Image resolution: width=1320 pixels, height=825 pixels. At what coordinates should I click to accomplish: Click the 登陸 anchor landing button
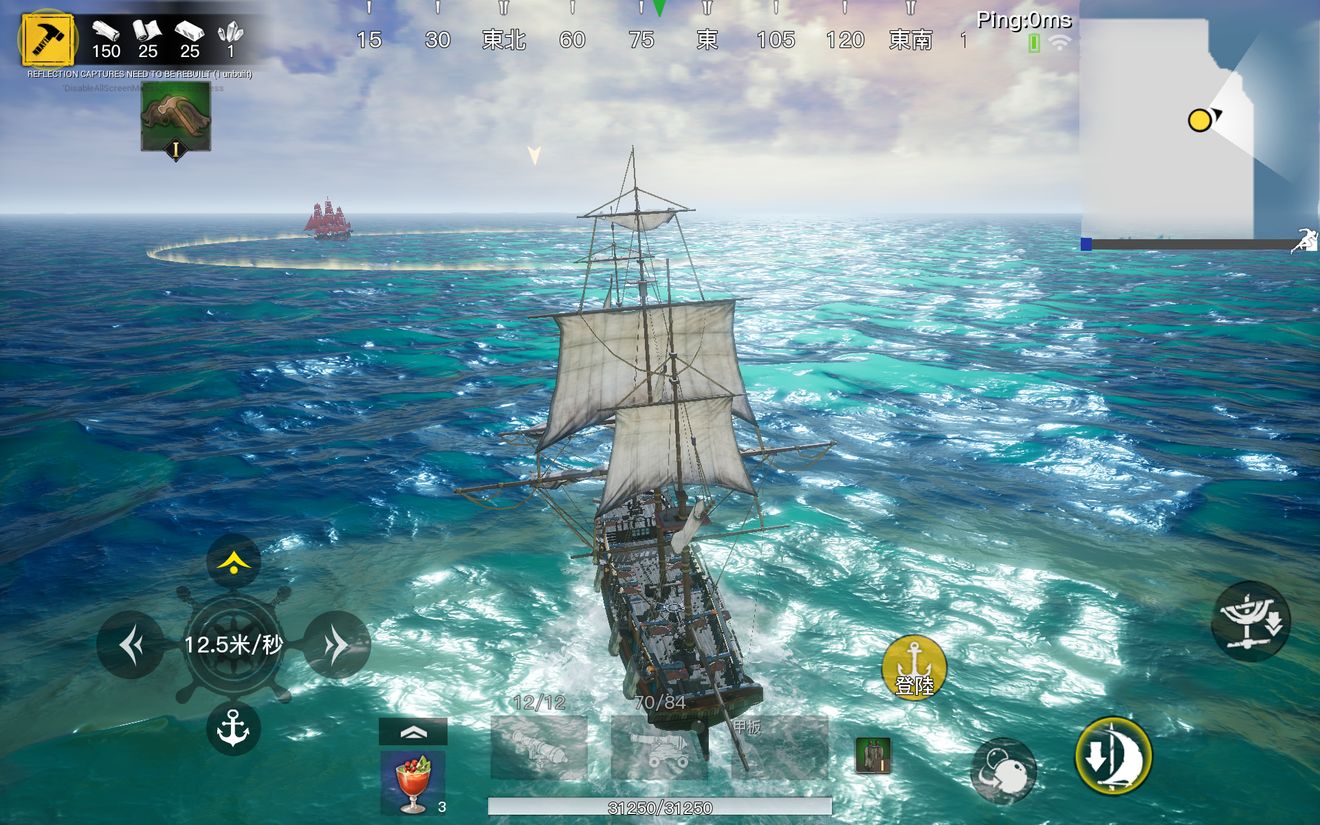coord(912,666)
